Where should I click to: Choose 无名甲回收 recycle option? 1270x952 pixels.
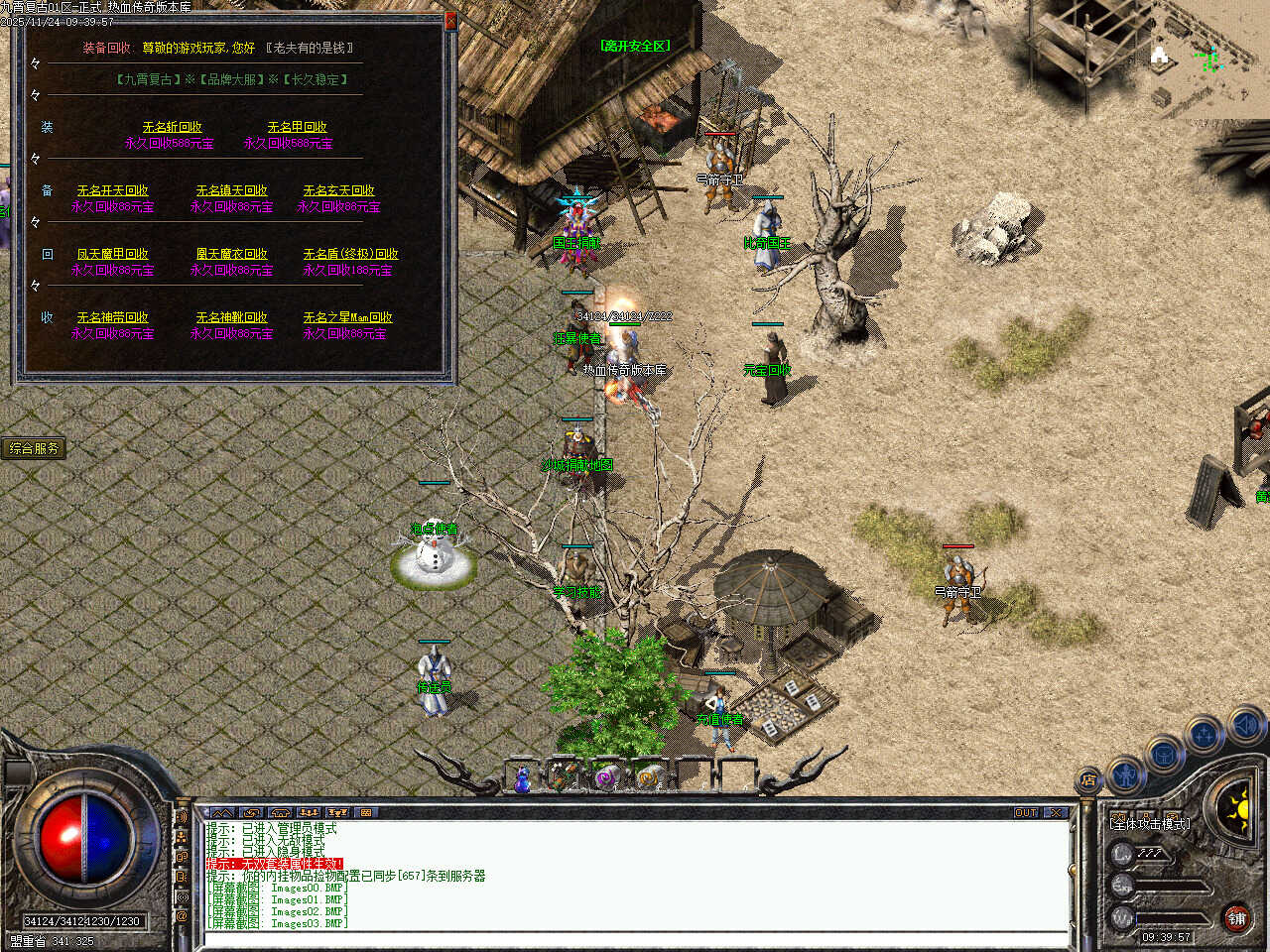point(297,127)
